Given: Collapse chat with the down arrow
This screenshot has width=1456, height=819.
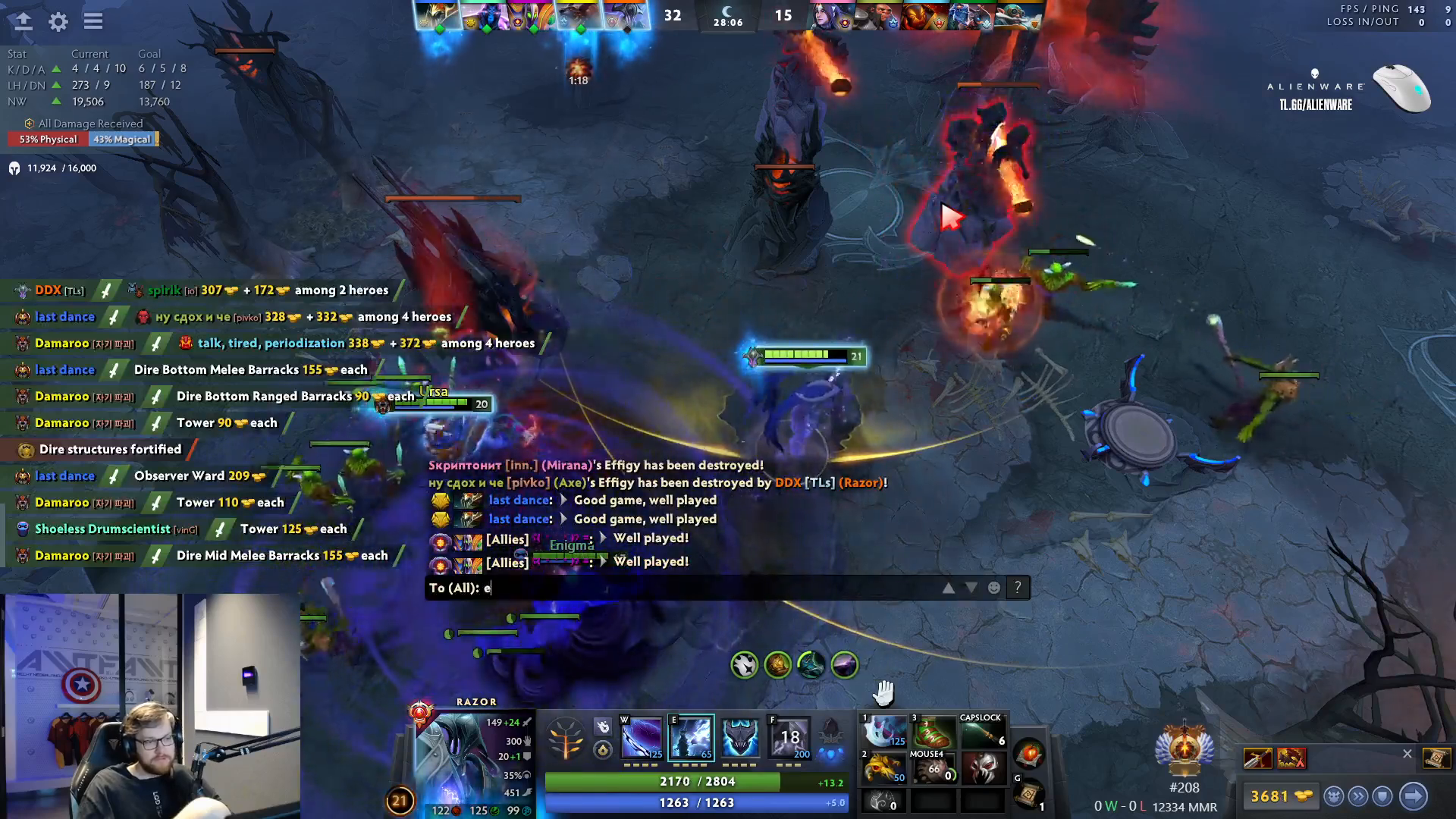Looking at the screenshot, I should click(x=971, y=587).
